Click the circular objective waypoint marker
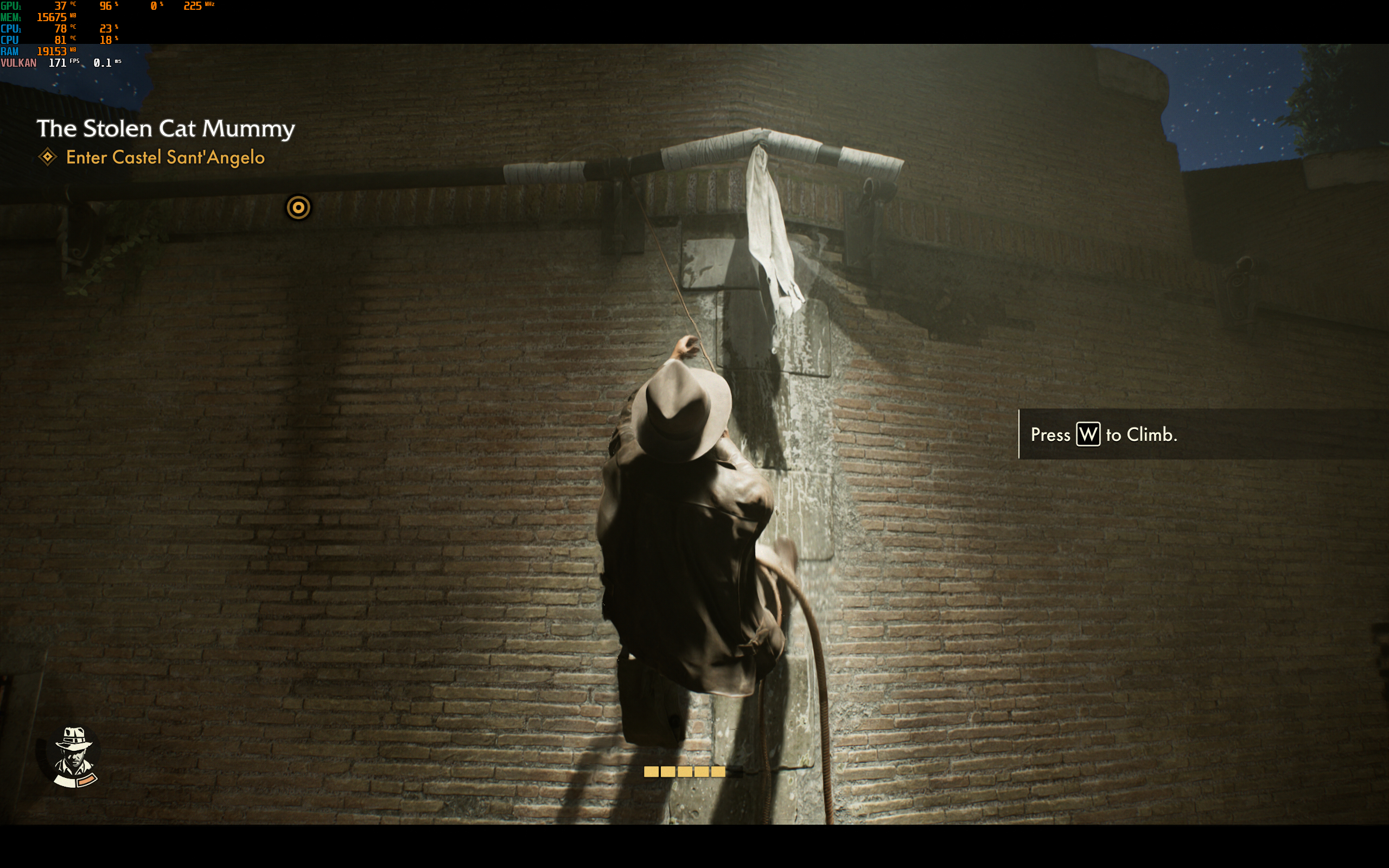Viewport: 1389px width, 868px height. [x=298, y=207]
